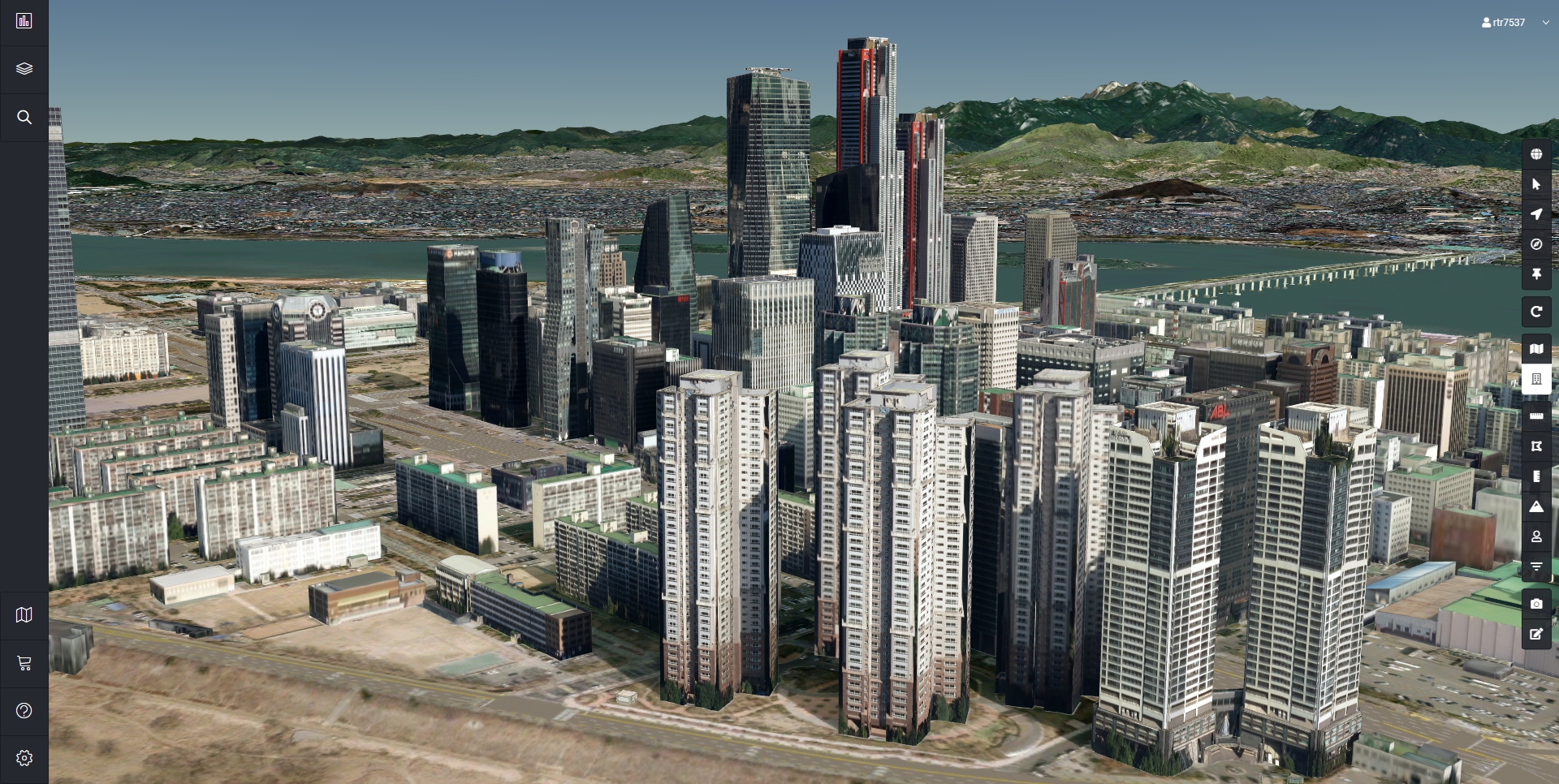Select the vertical ruler height tool
This screenshot has width=1559, height=784.
[x=1536, y=476]
